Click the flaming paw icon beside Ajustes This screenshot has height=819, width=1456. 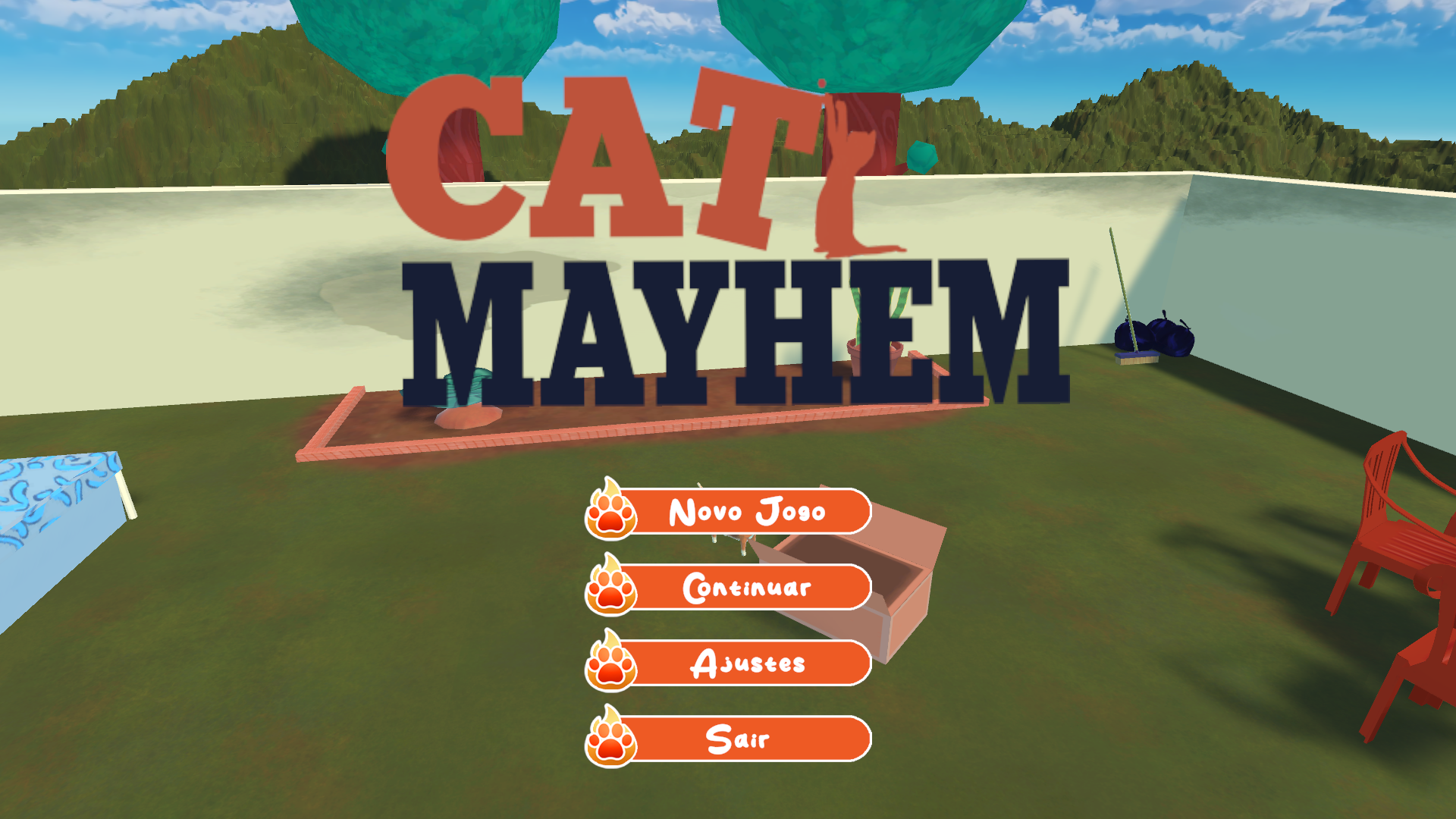[x=609, y=664]
